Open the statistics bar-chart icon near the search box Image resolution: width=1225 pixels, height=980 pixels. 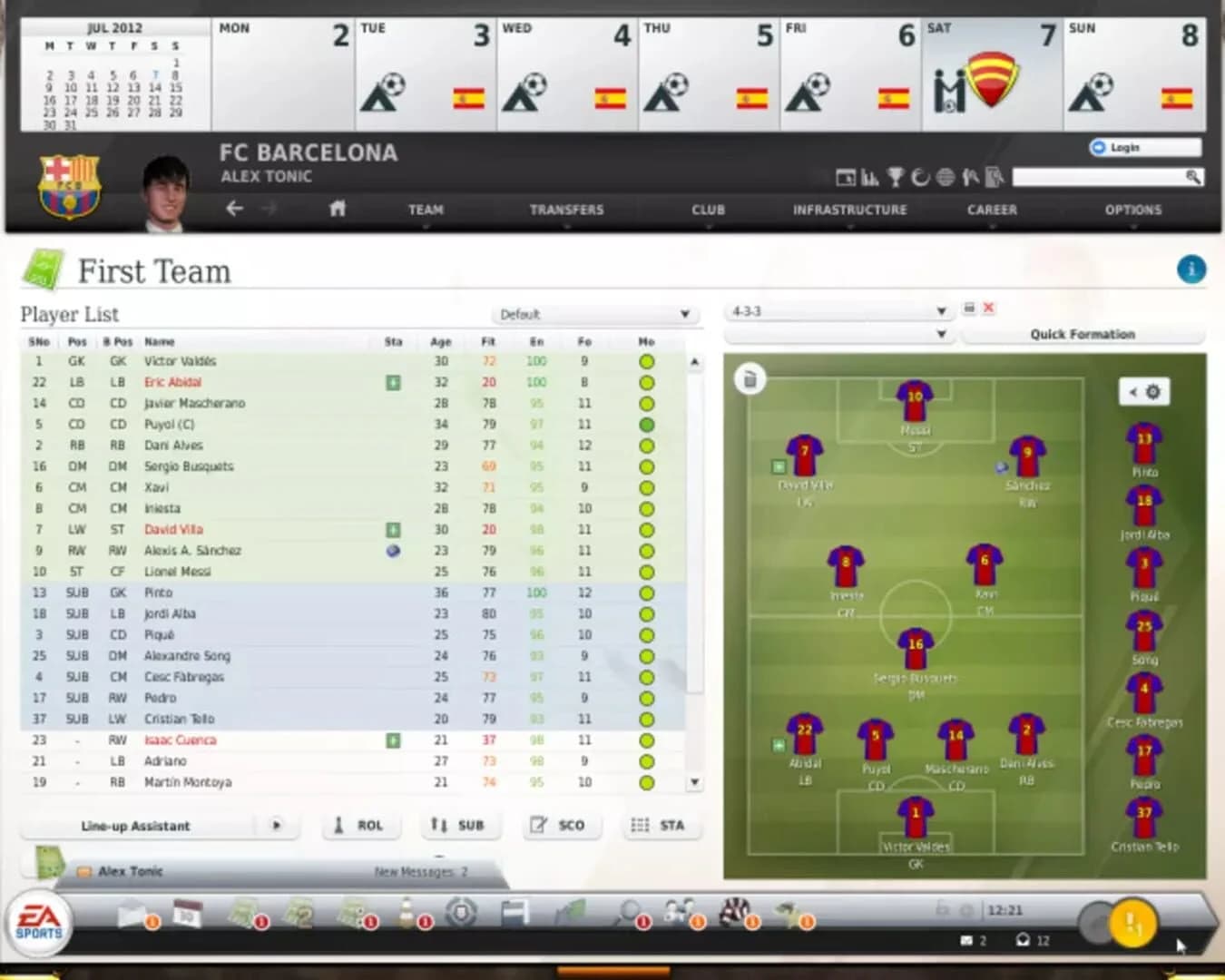870,179
